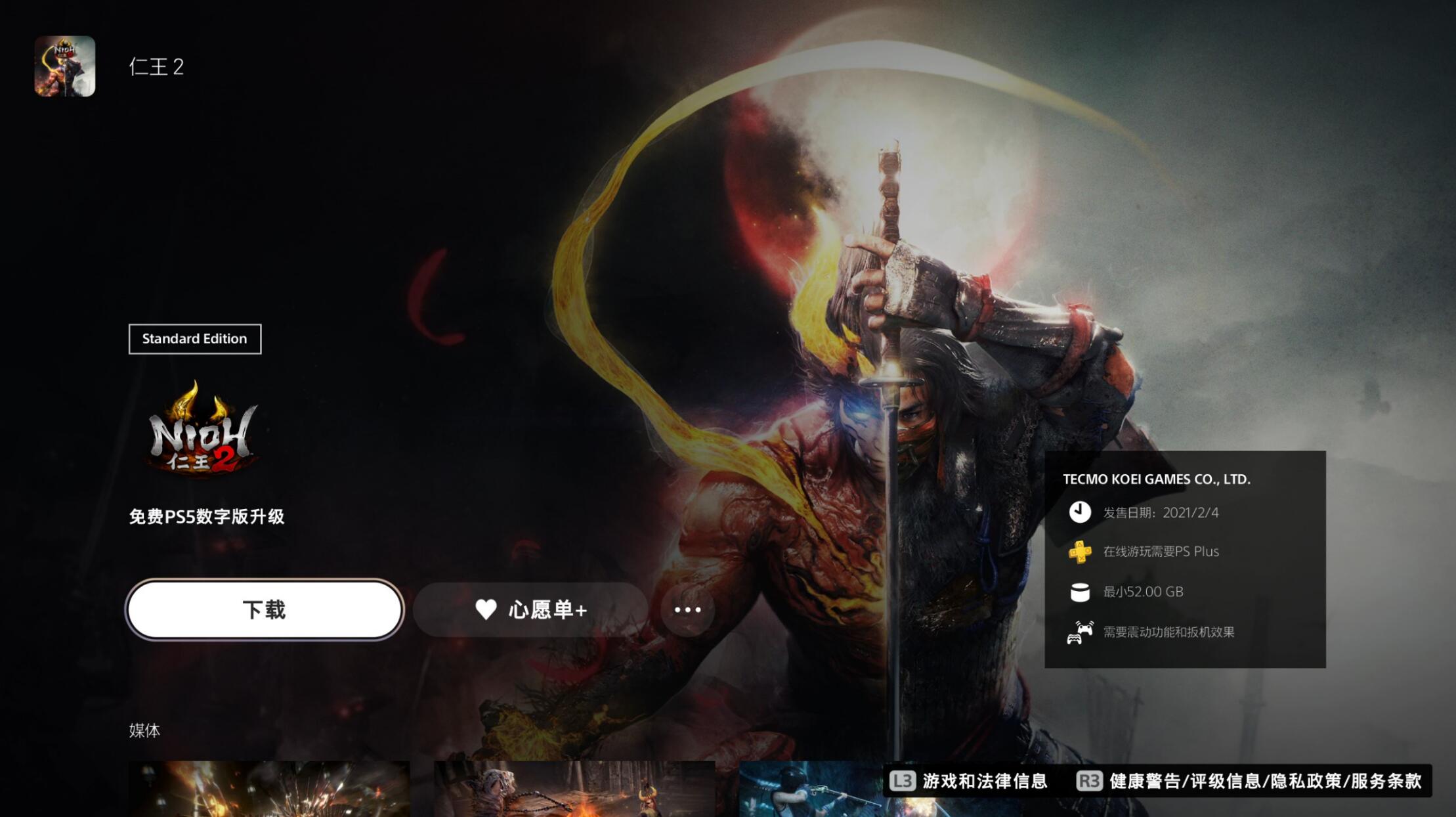Add Nioh 2 to the 心愿单 wishlist
The height and width of the screenshot is (817, 1456).
(530, 609)
